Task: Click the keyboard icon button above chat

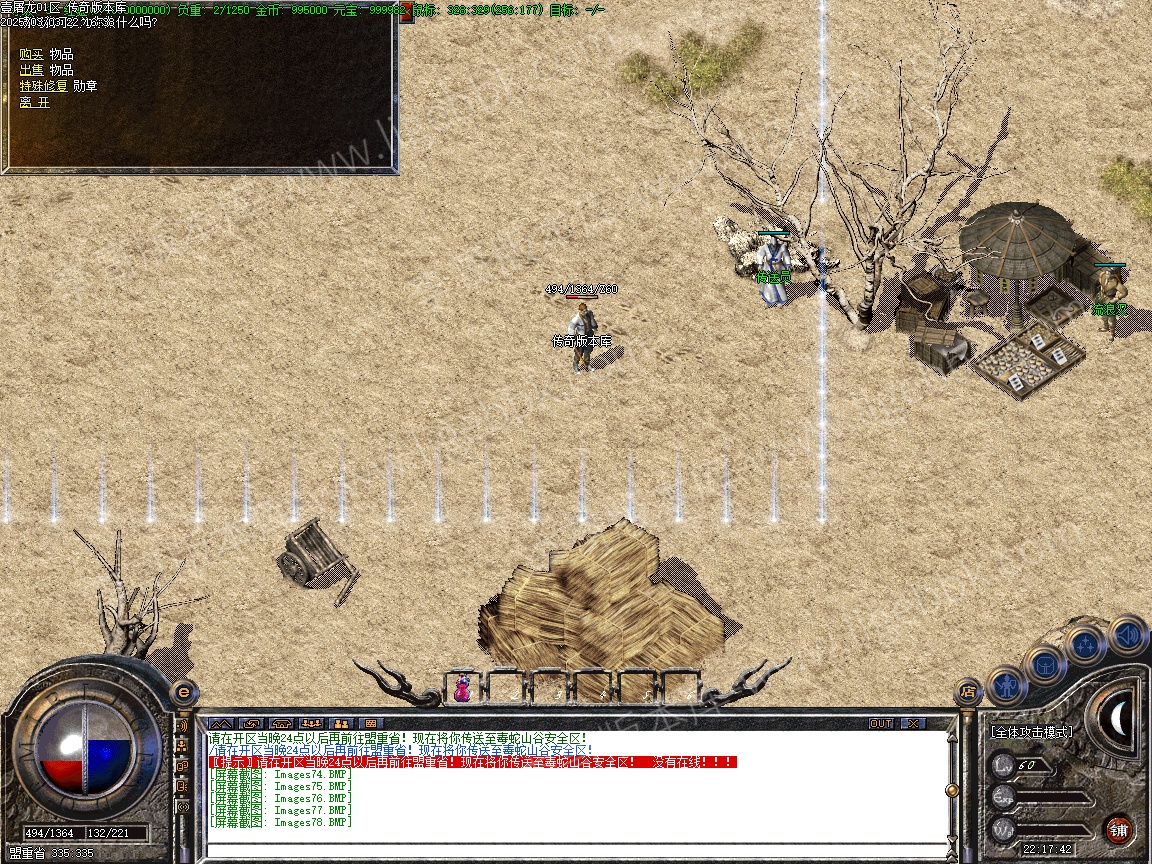Action: 370,723
